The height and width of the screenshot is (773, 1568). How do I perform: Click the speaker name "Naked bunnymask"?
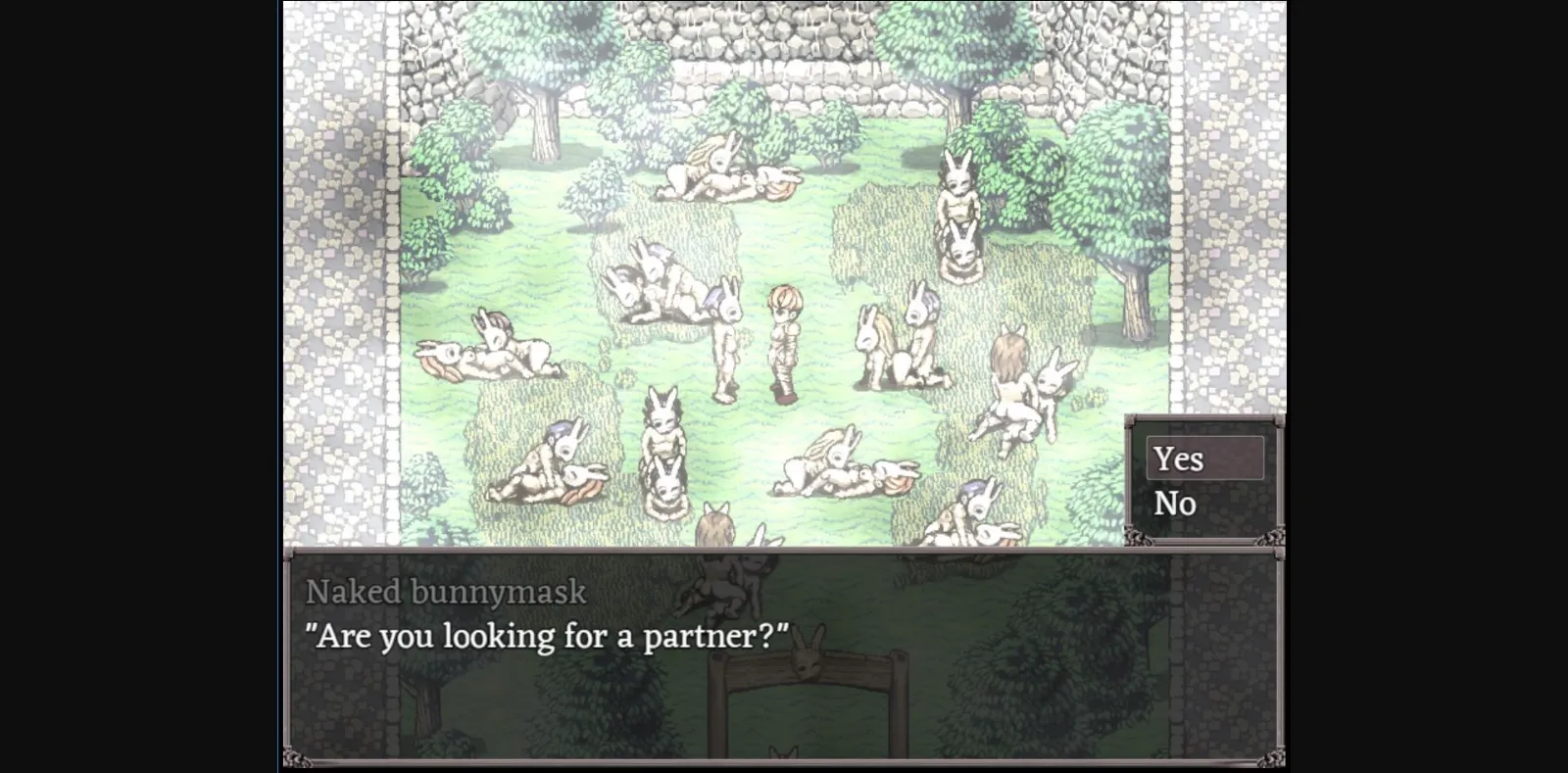point(446,591)
